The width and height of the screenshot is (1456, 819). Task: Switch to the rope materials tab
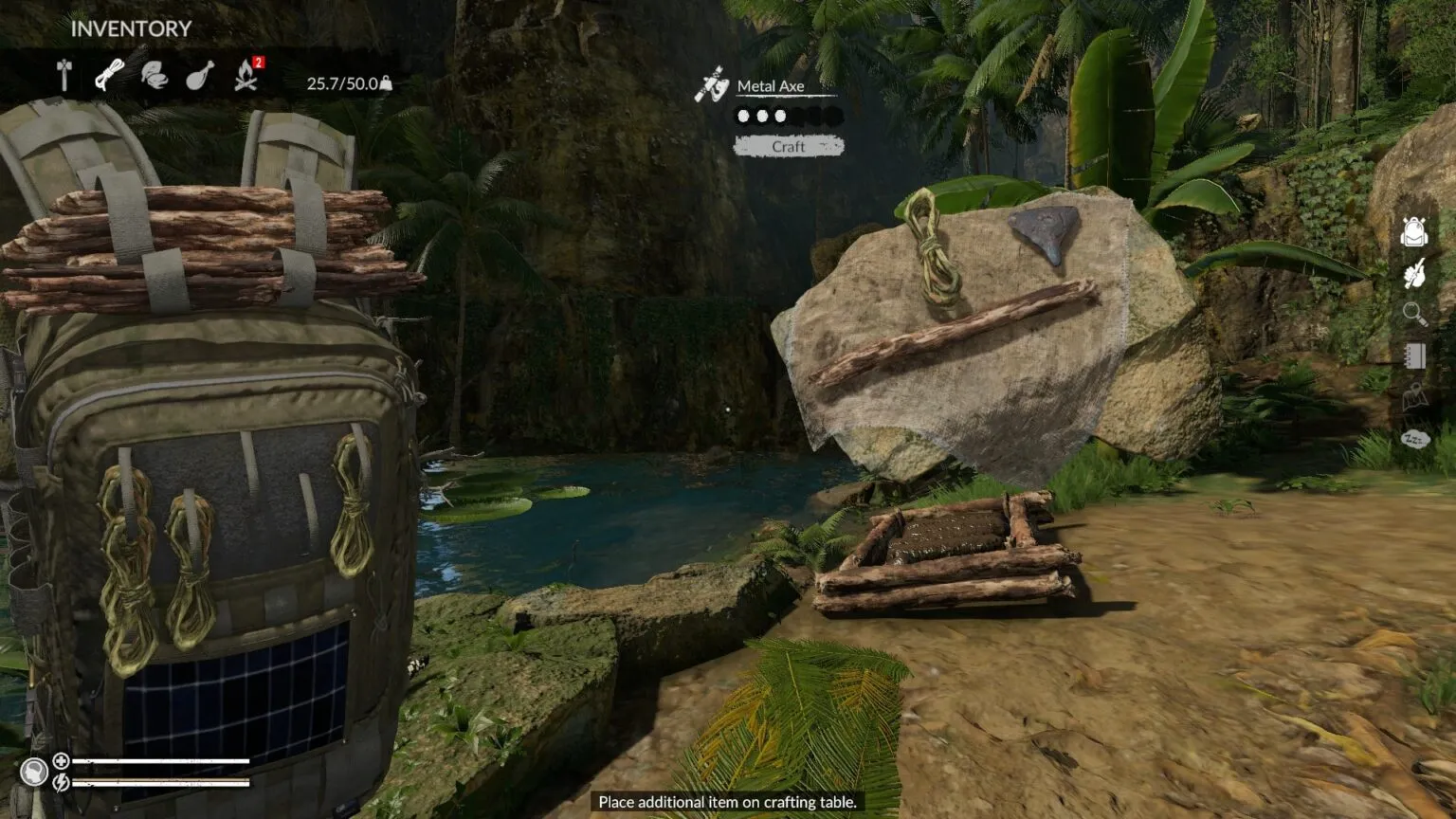[109, 75]
